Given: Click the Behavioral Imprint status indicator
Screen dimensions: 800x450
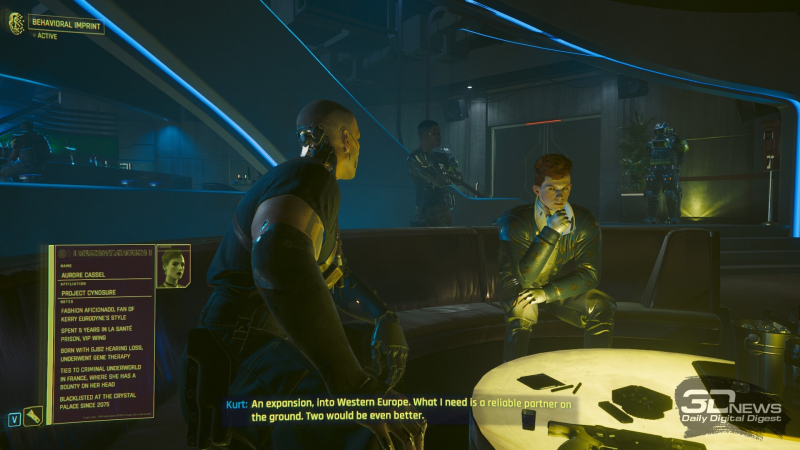Looking at the screenshot, I should pyautogui.click(x=57, y=24).
